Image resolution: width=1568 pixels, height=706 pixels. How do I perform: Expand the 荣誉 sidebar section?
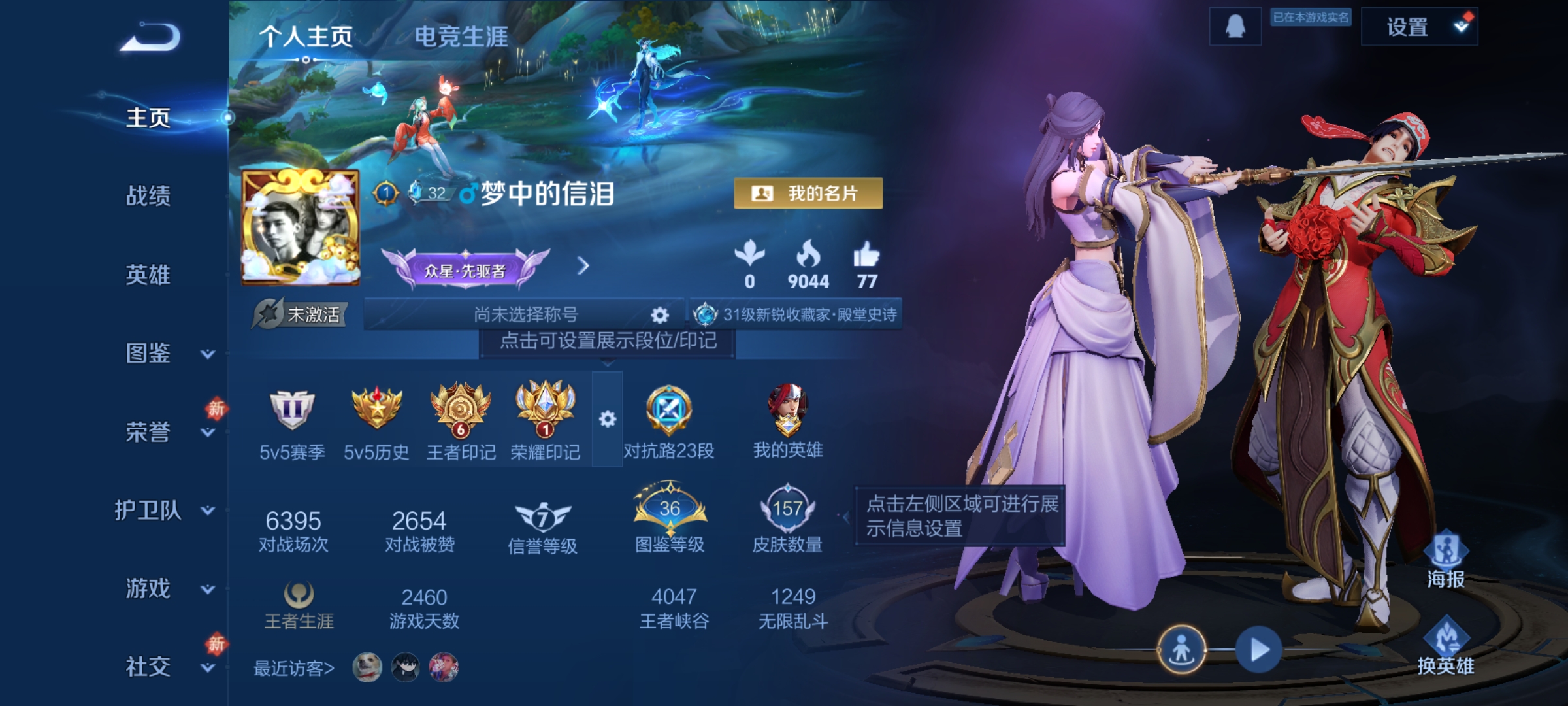pyautogui.click(x=149, y=432)
